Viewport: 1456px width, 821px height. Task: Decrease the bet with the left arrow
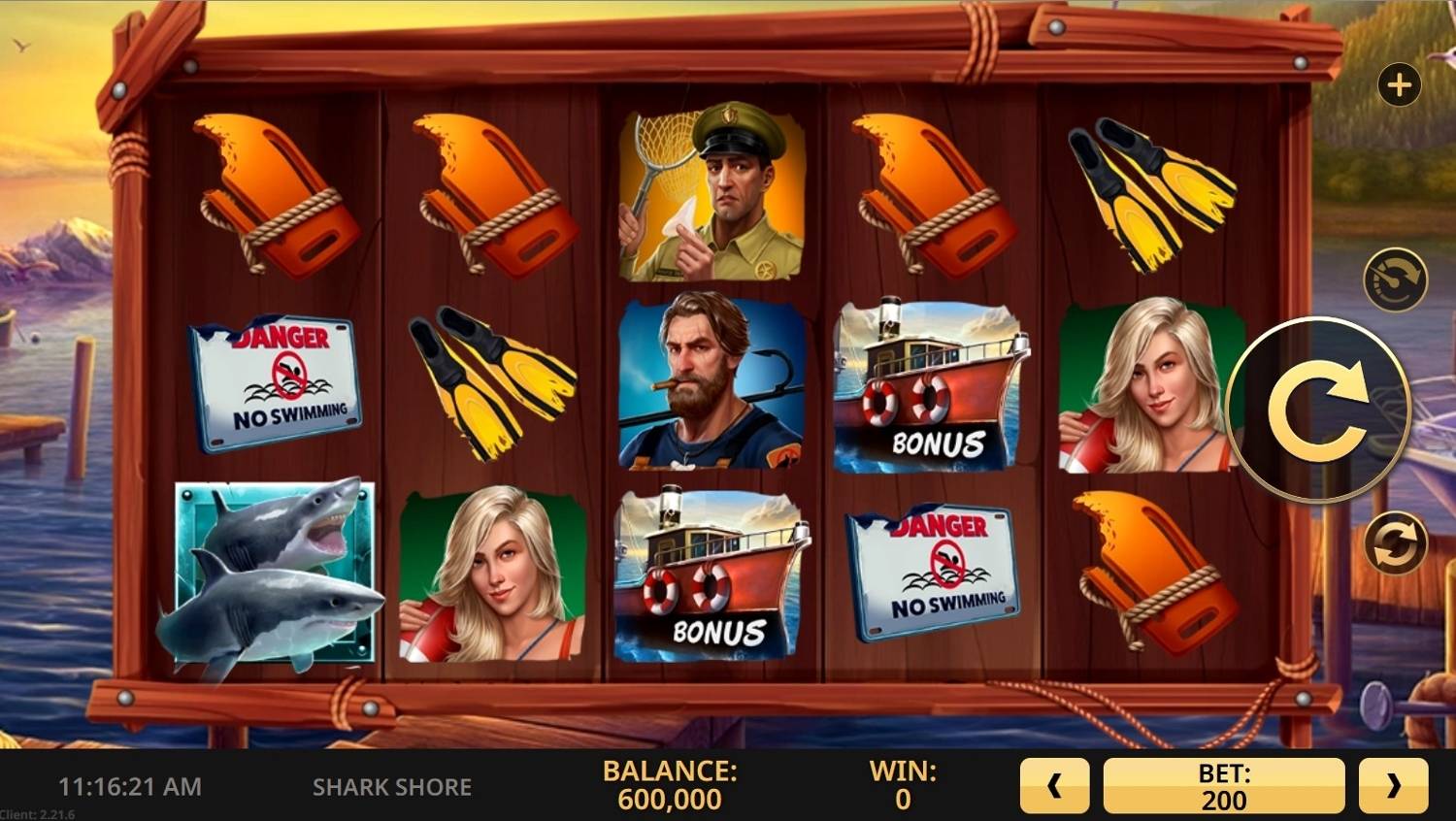[x=1054, y=785]
